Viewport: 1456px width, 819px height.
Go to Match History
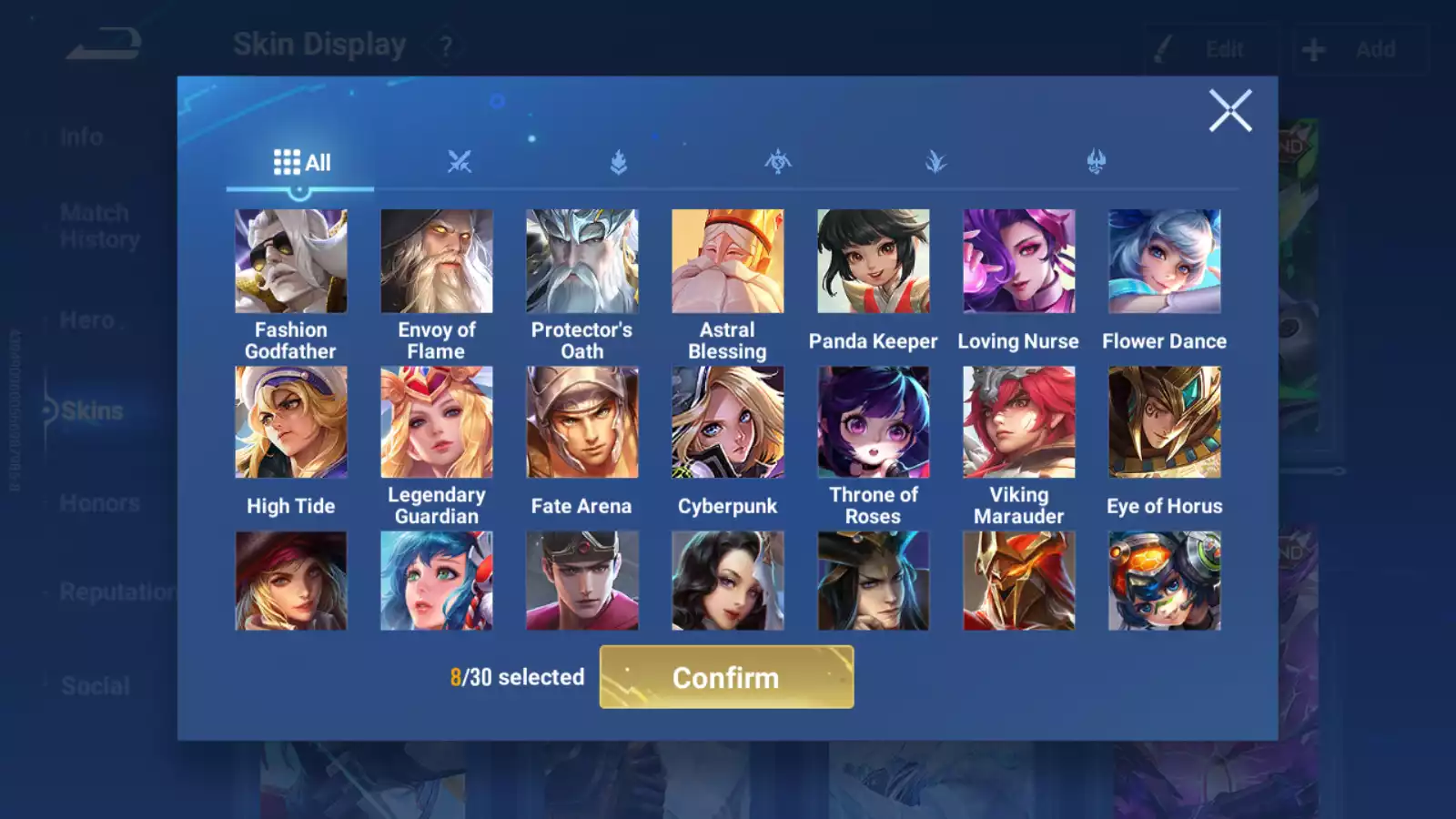coord(95,225)
